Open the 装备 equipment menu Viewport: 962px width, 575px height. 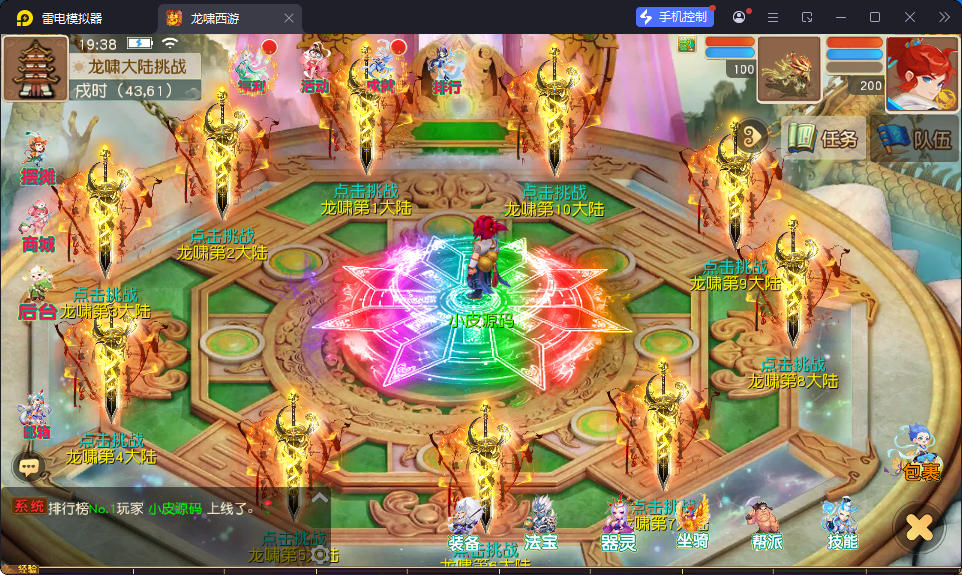pos(465,525)
